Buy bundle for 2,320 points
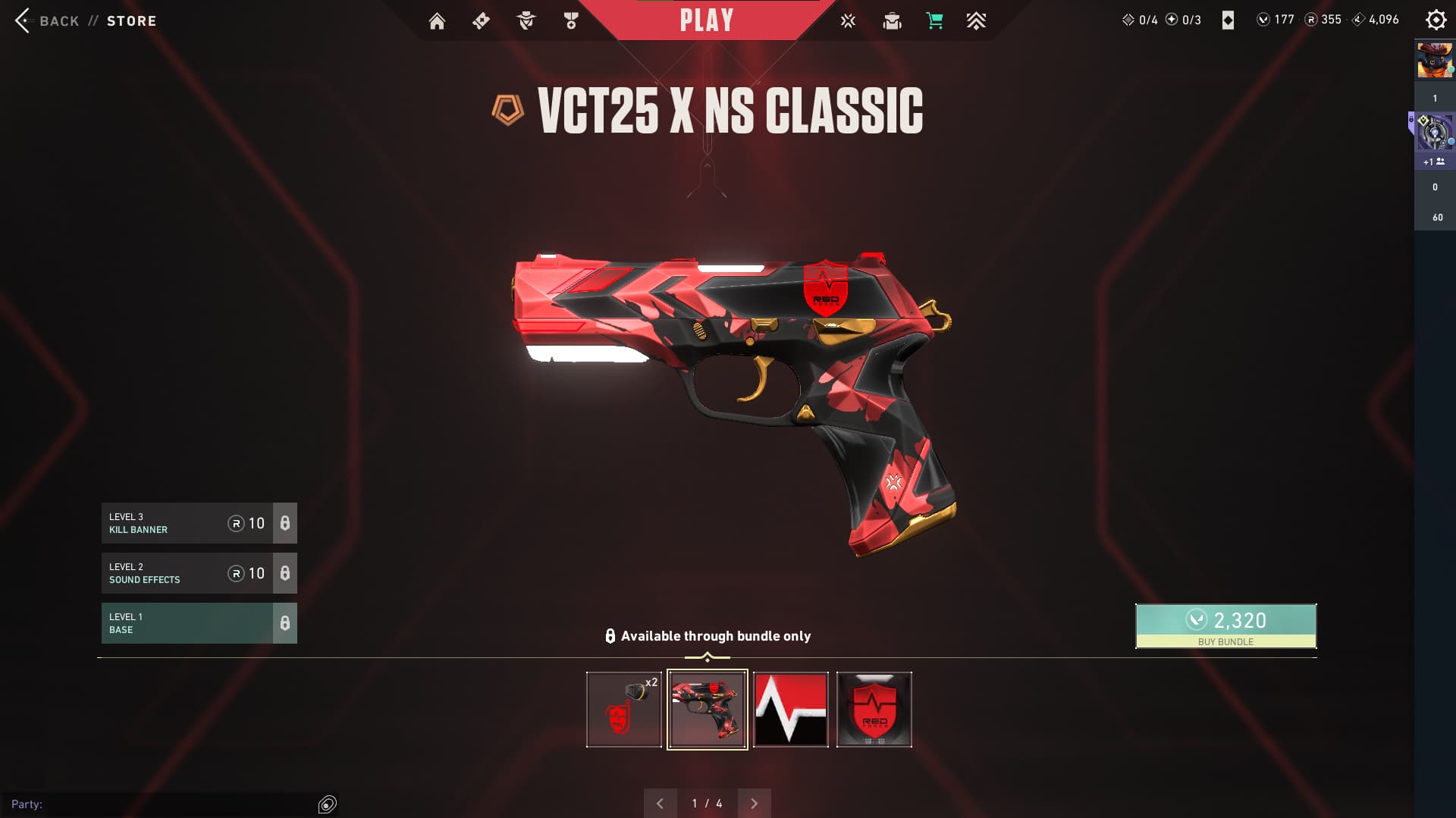 (x=1225, y=625)
